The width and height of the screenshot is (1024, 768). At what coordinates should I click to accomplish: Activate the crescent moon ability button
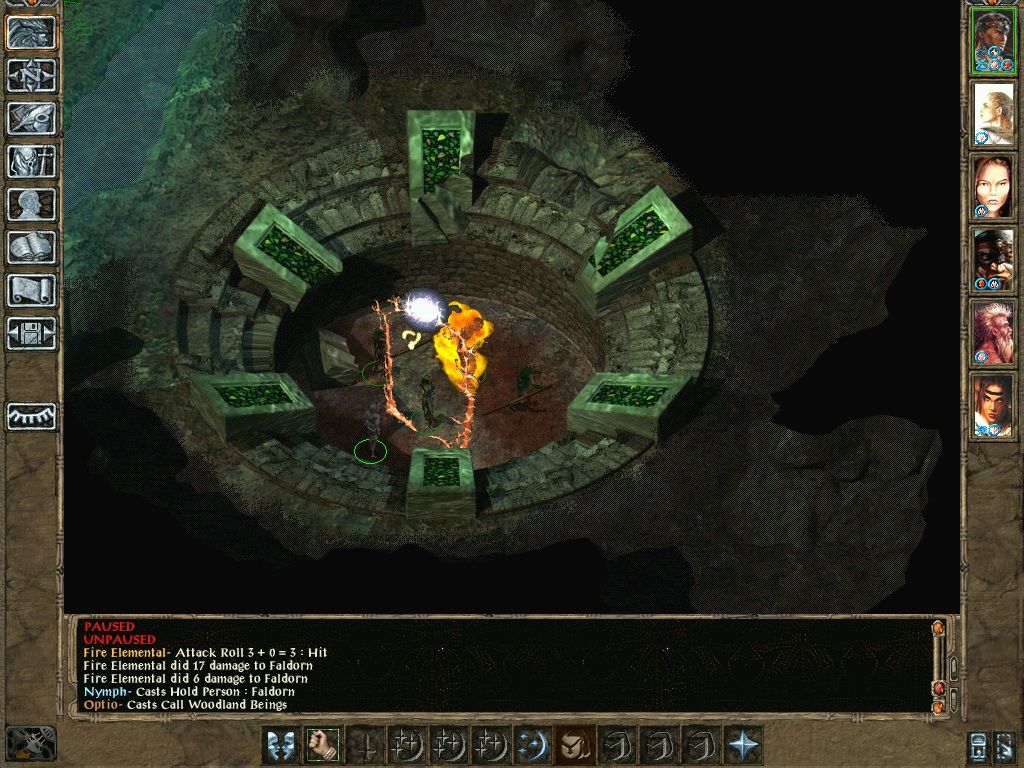coord(532,745)
